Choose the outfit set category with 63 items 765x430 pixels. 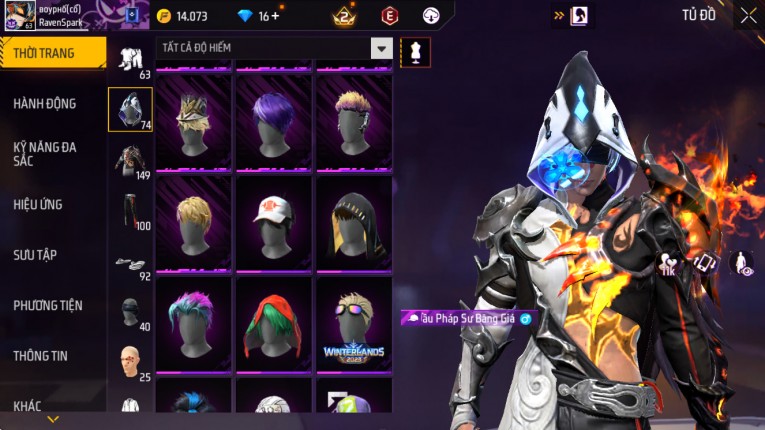pyautogui.click(x=130, y=60)
